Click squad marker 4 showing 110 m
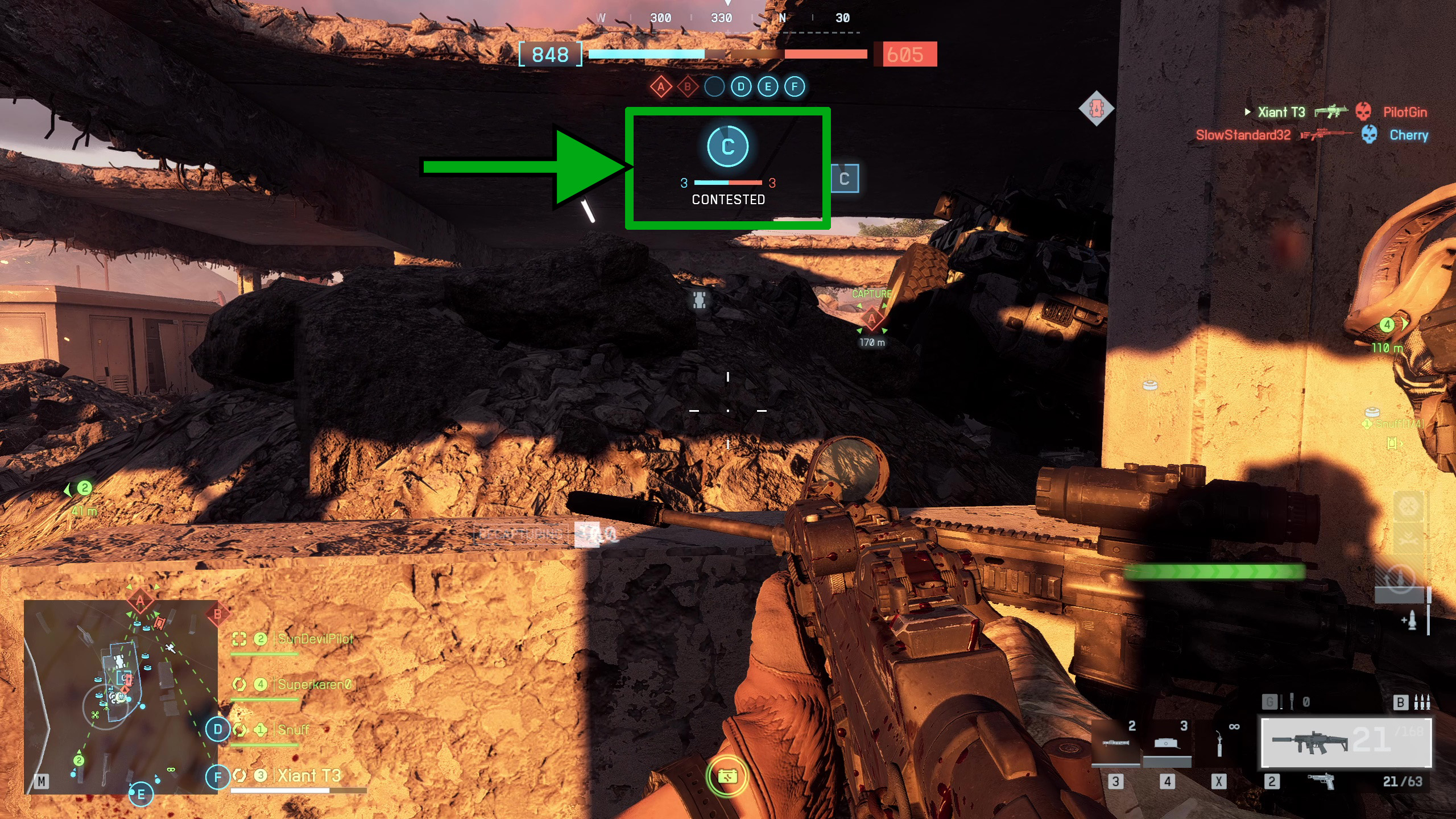This screenshot has width=1456, height=819. 1387,325
